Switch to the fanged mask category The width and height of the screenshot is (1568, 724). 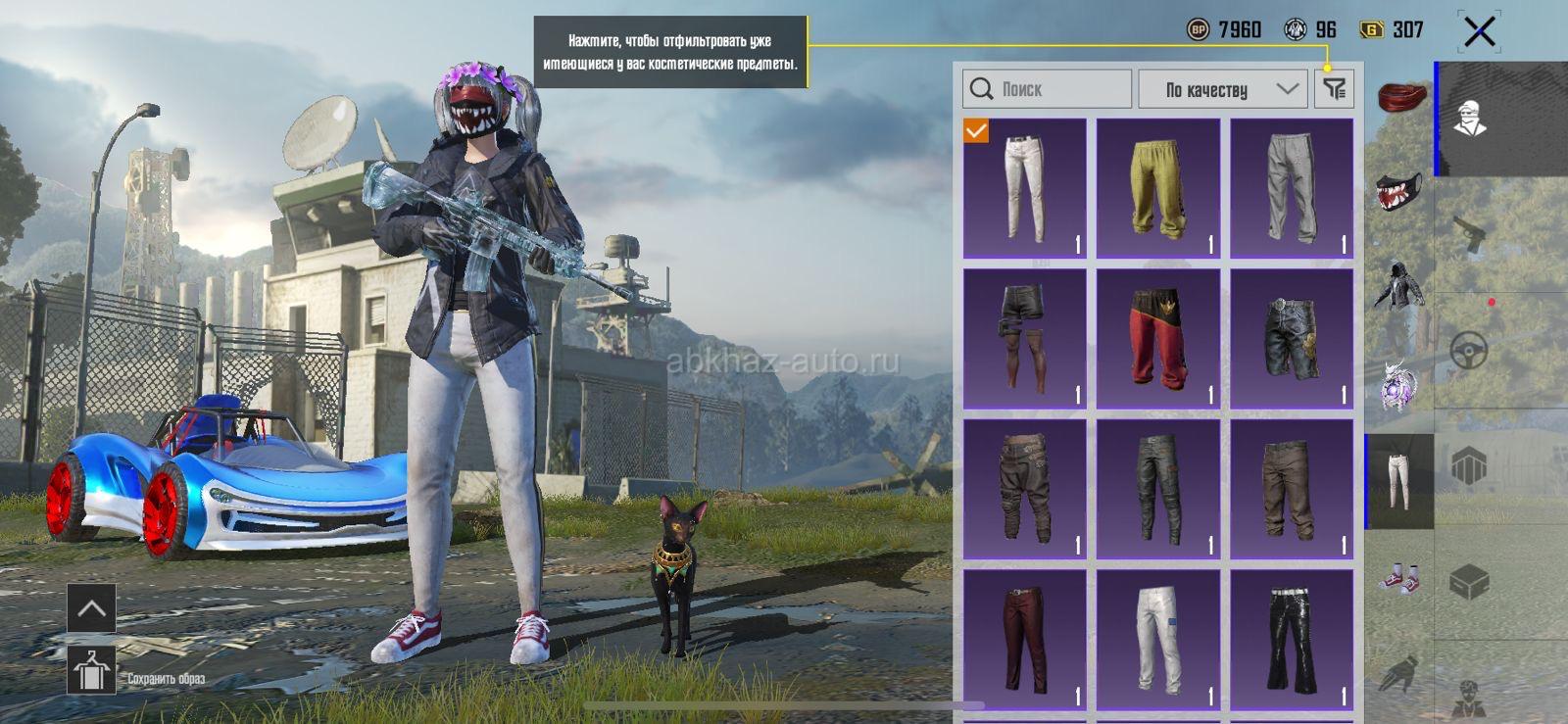[1401, 192]
